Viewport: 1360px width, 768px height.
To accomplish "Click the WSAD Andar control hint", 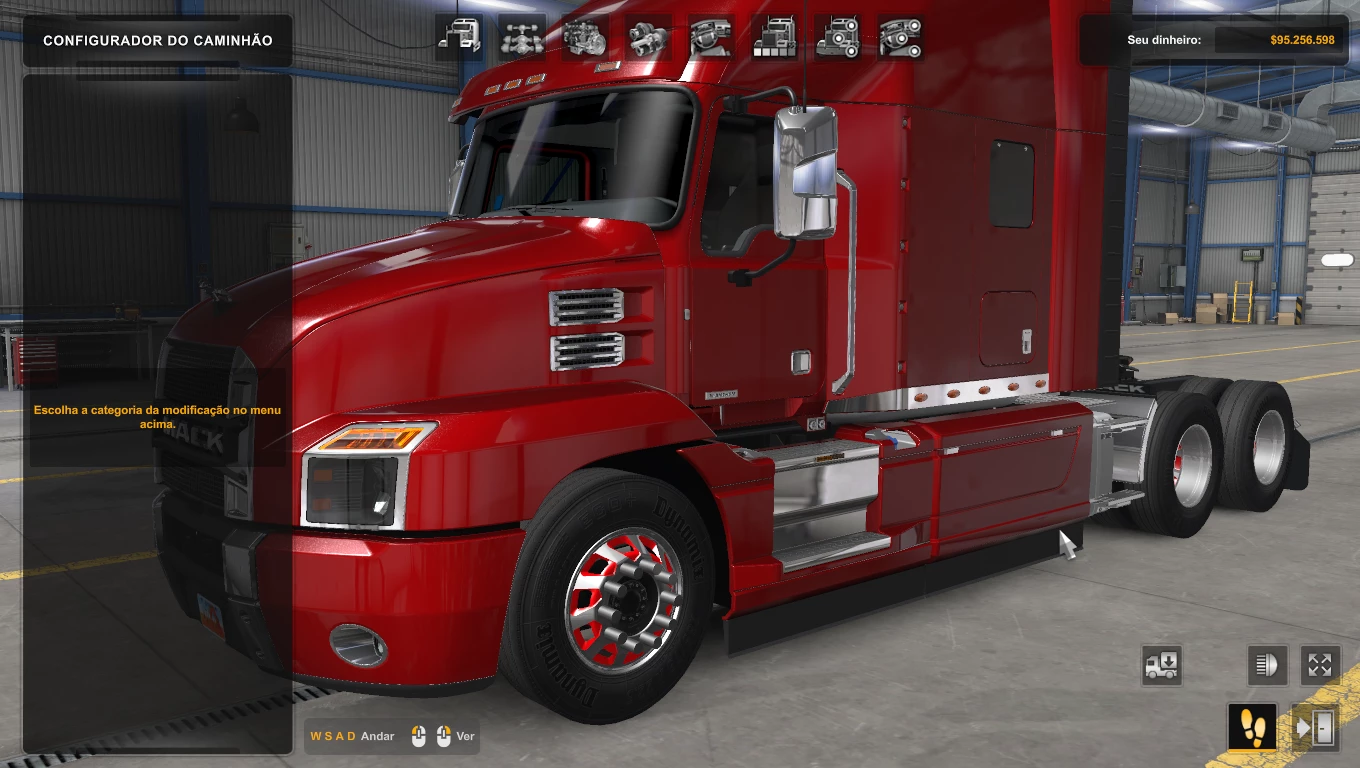I will click(x=352, y=736).
